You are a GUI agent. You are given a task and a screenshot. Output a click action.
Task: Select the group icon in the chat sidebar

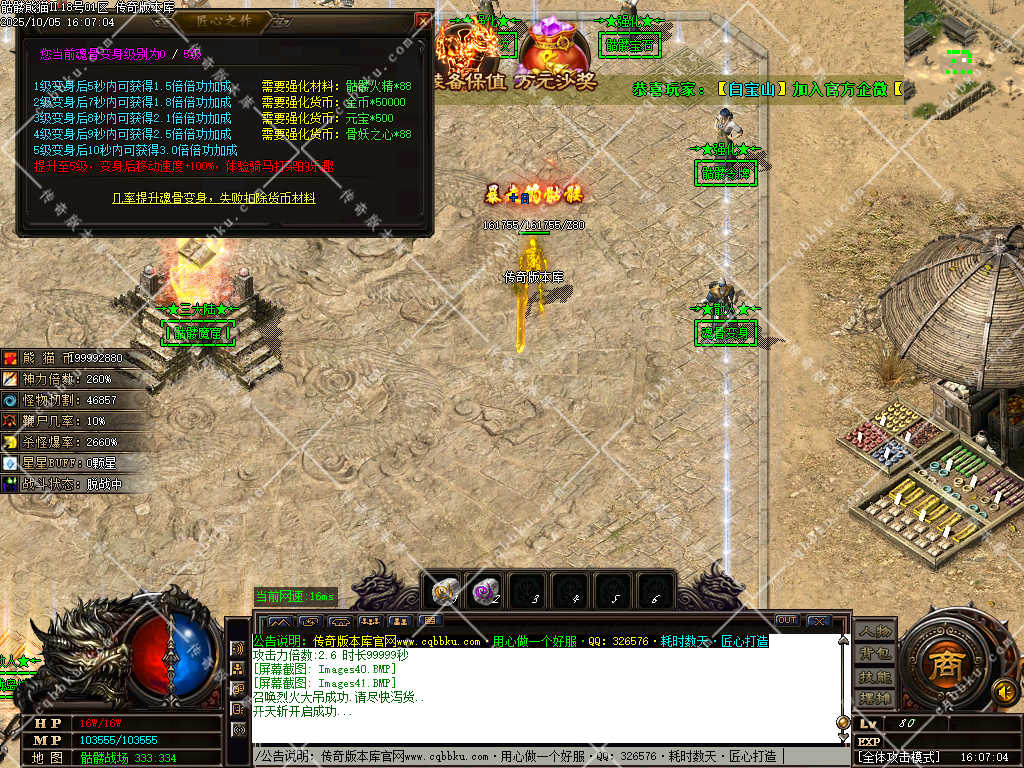coord(239,668)
